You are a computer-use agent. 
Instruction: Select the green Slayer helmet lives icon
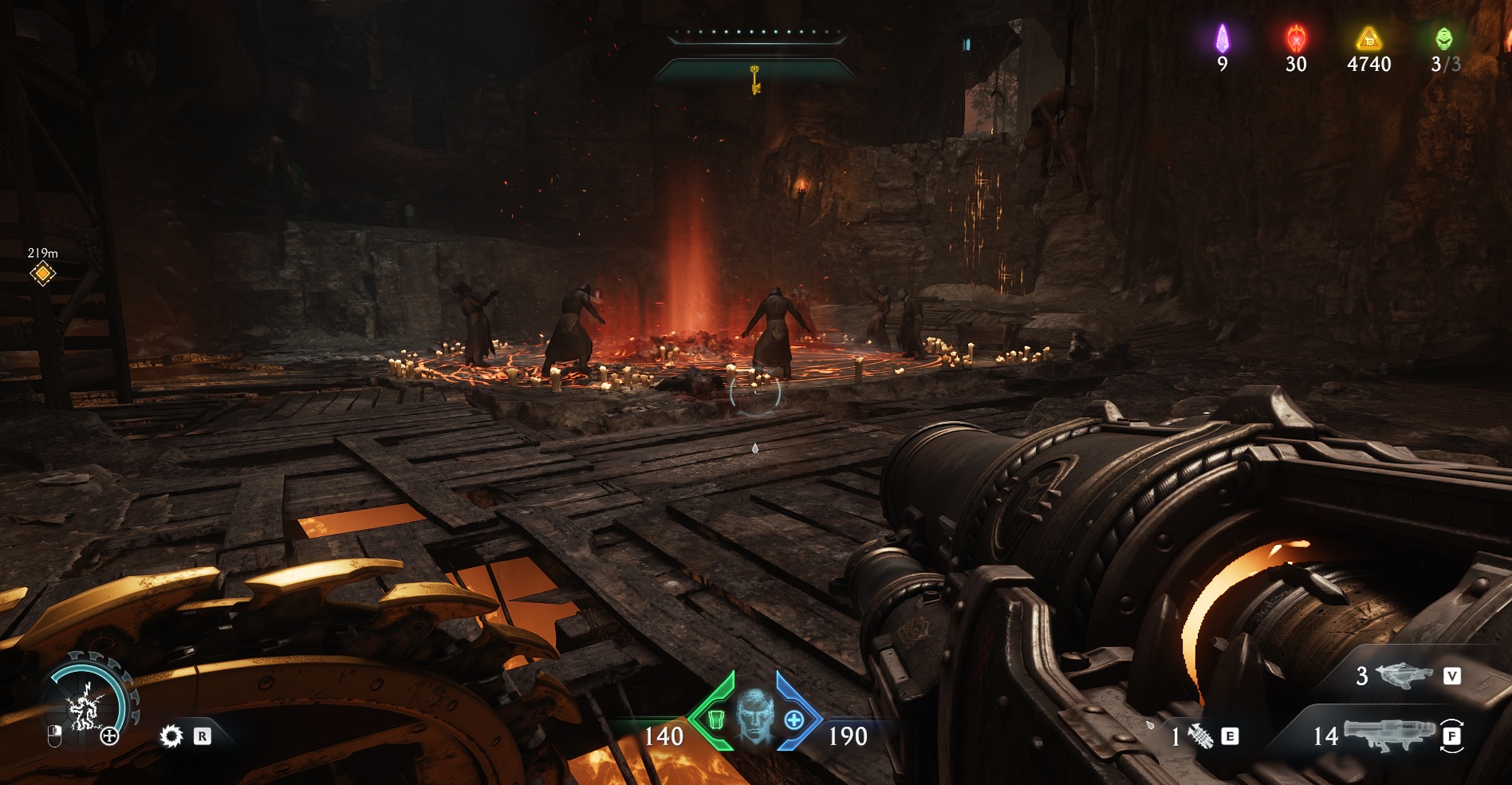[1443, 38]
